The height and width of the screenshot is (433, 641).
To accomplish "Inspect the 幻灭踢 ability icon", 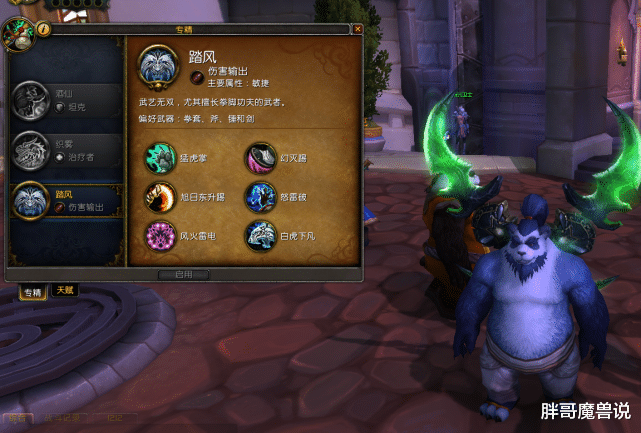I will pyautogui.click(x=260, y=157).
